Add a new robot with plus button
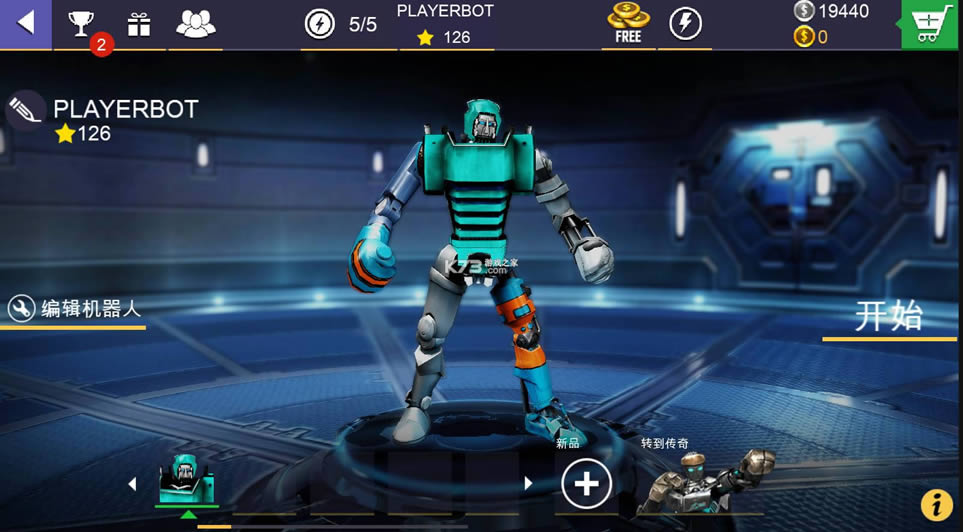 [x=586, y=485]
